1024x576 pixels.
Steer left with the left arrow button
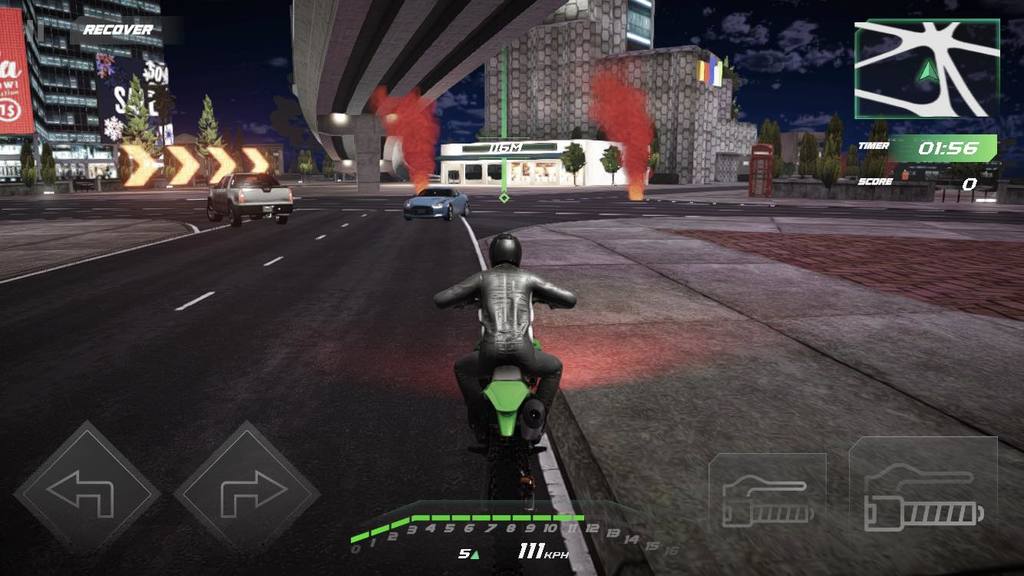[x=86, y=492]
